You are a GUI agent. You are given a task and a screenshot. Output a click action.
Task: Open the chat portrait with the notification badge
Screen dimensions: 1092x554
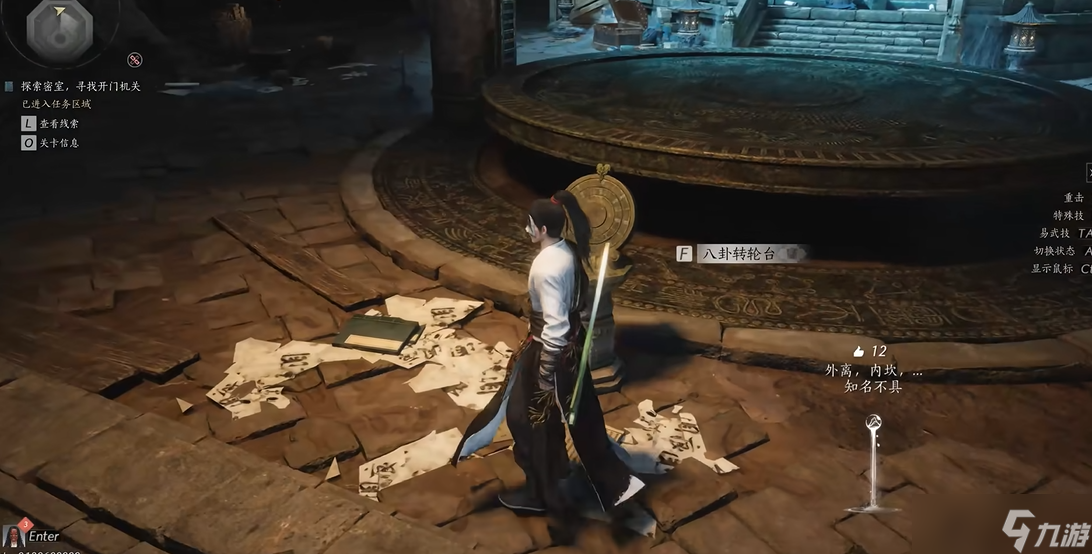pos(14,535)
